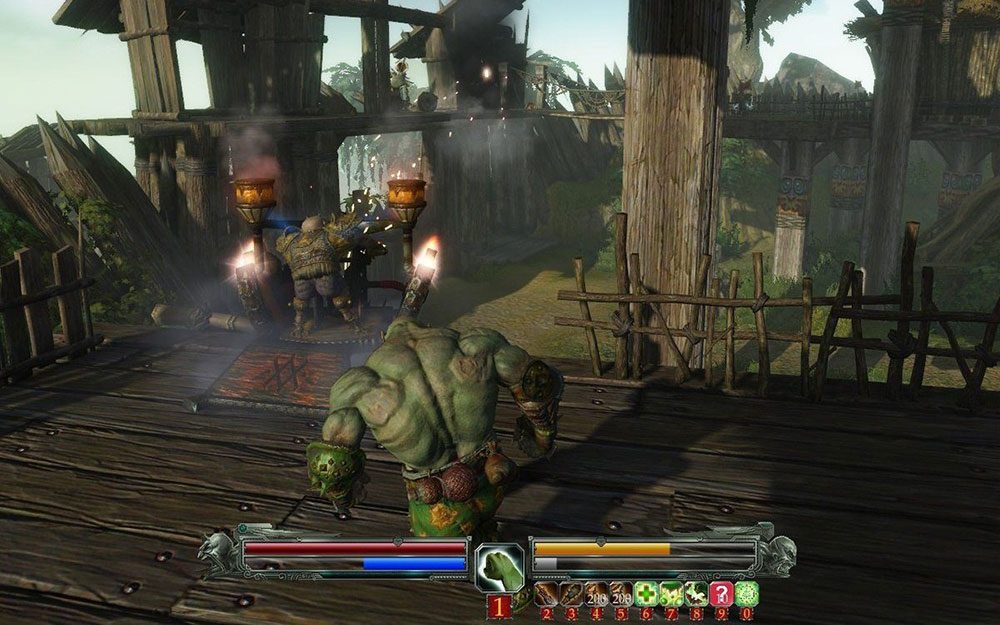
Task: Choose the item in hotbar slot 5
Action: [x=621, y=594]
